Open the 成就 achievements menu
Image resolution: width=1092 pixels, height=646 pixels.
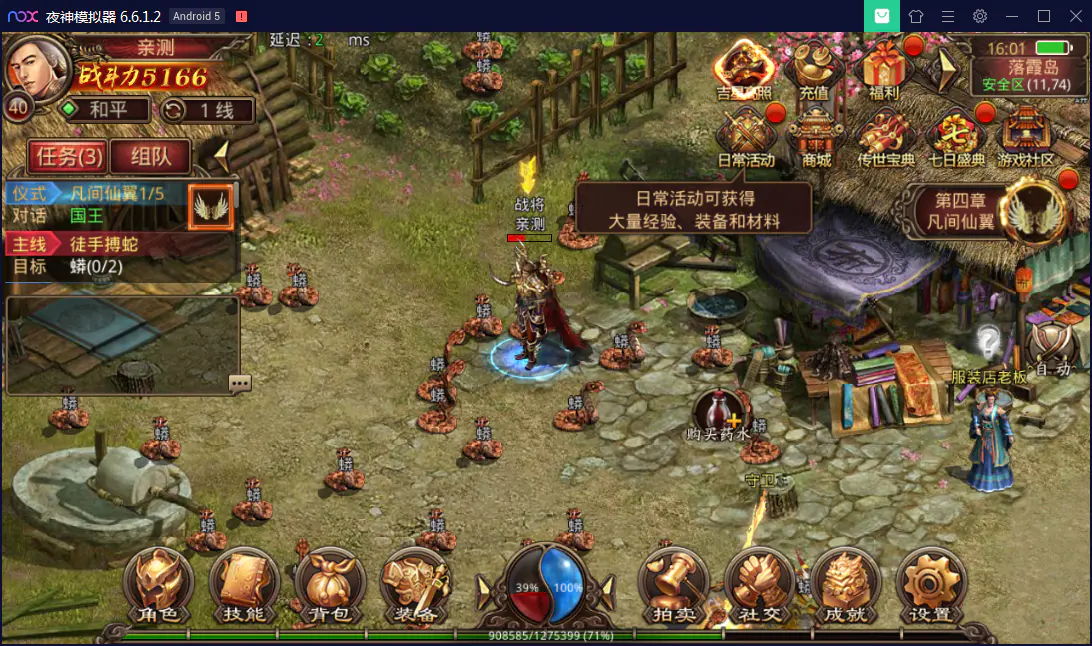[845, 586]
